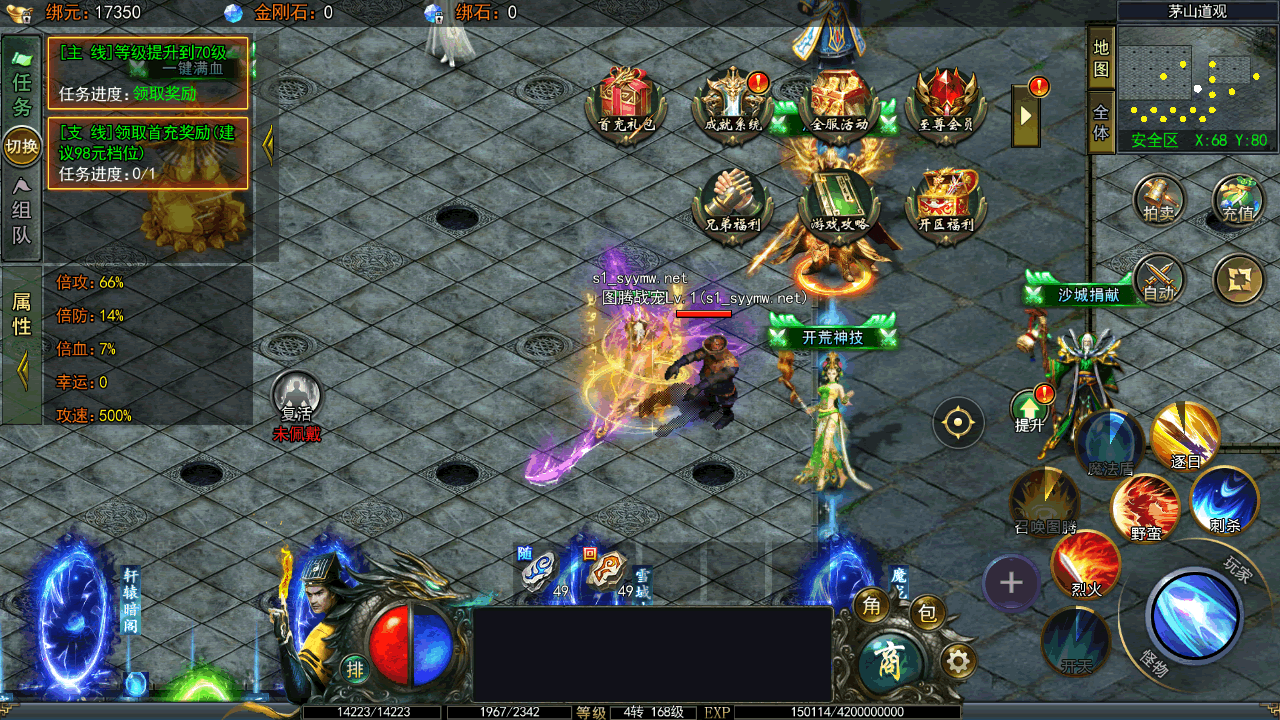The width and height of the screenshot is (1280, 720).
Task: Open the 充值 recharge button
Action: click(1238, 200)
